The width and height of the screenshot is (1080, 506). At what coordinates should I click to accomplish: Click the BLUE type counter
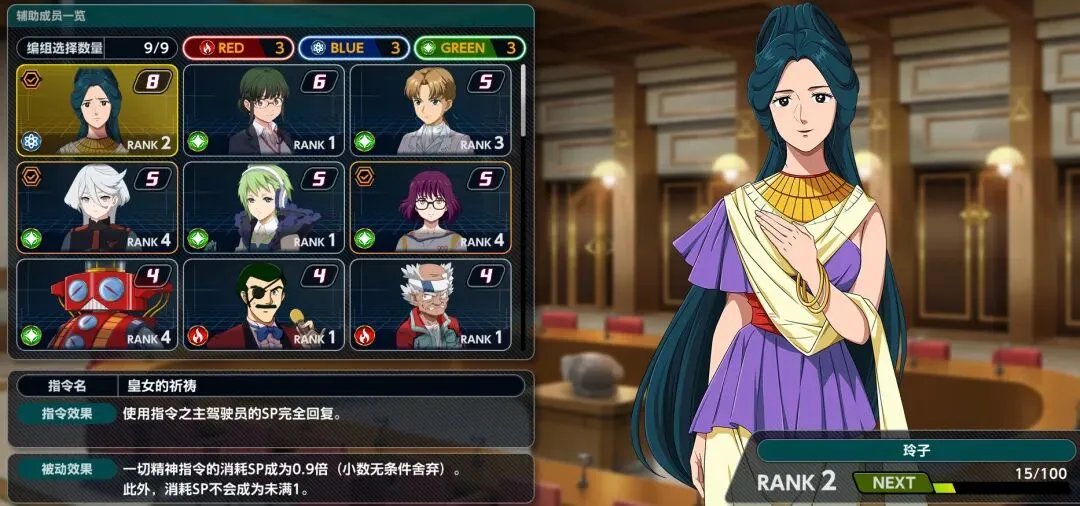355,48
